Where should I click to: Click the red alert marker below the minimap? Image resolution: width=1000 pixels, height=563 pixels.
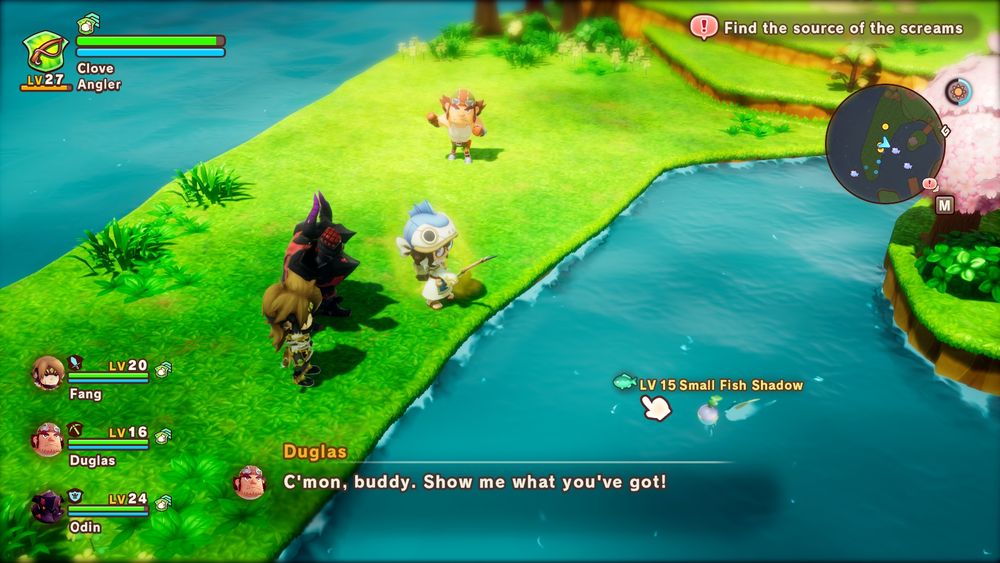[x=930, y=184]
